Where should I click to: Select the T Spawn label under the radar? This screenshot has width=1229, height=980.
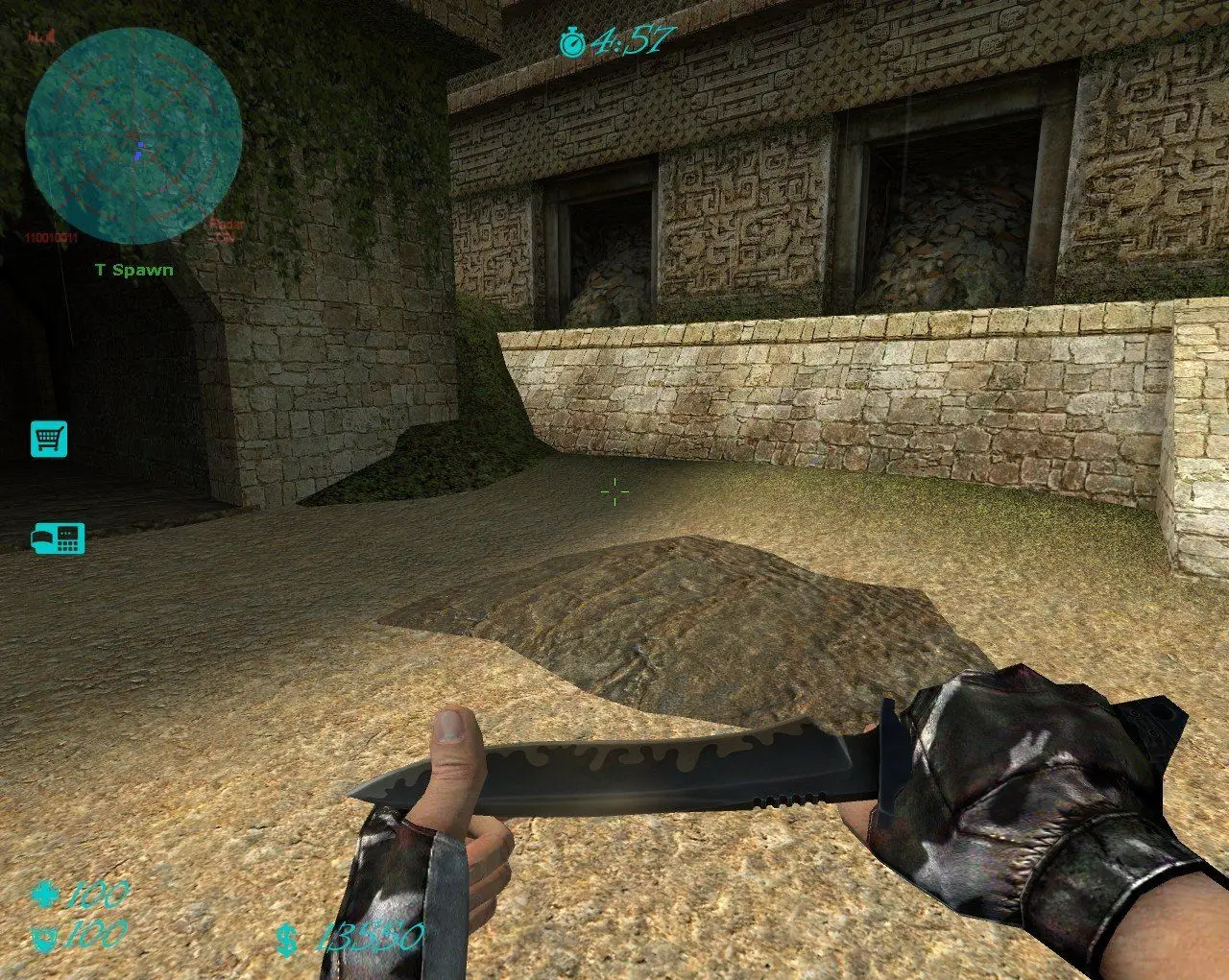coord(133,270)
